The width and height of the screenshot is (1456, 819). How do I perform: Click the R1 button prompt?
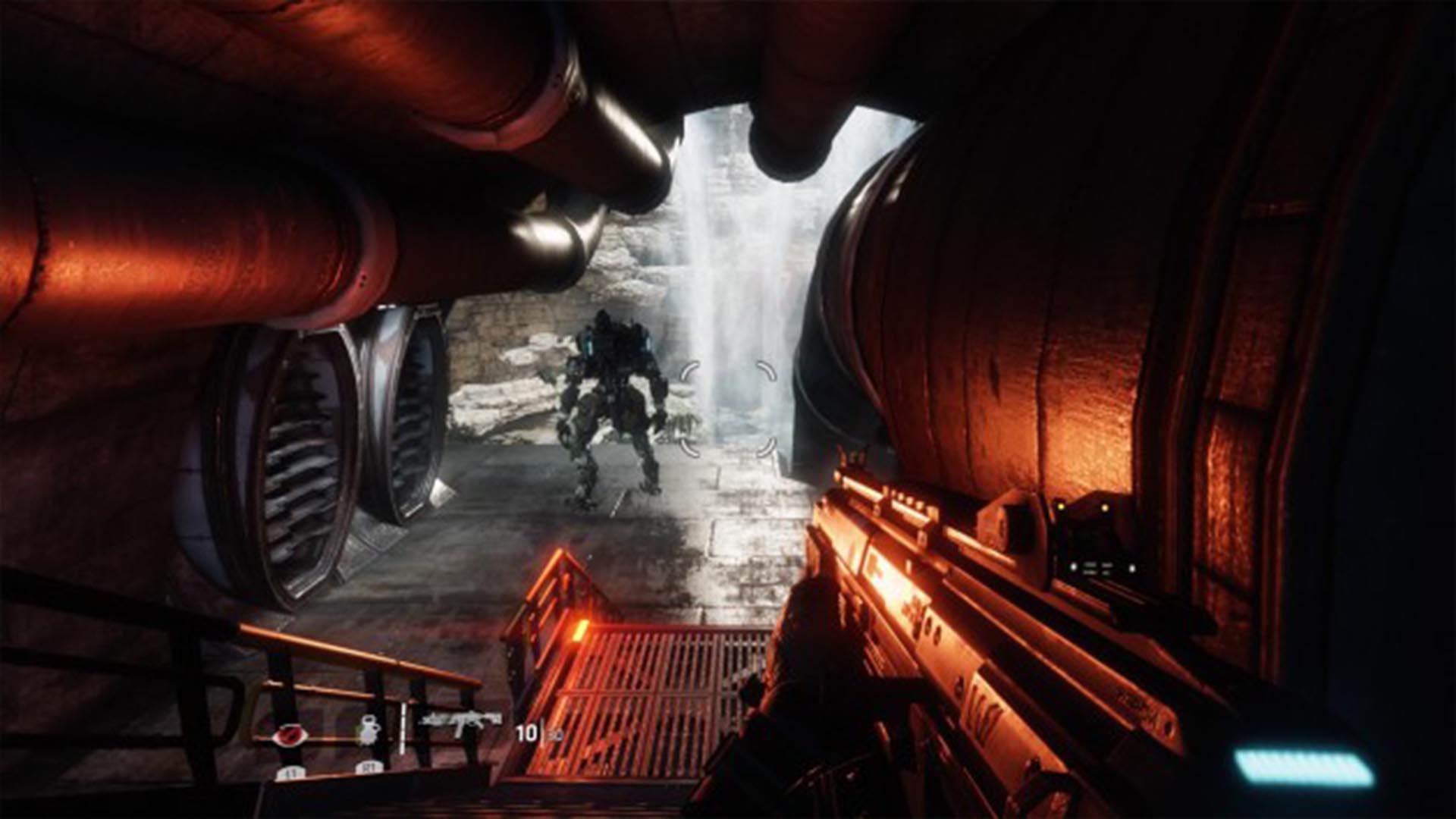click(x=369, y=768)
